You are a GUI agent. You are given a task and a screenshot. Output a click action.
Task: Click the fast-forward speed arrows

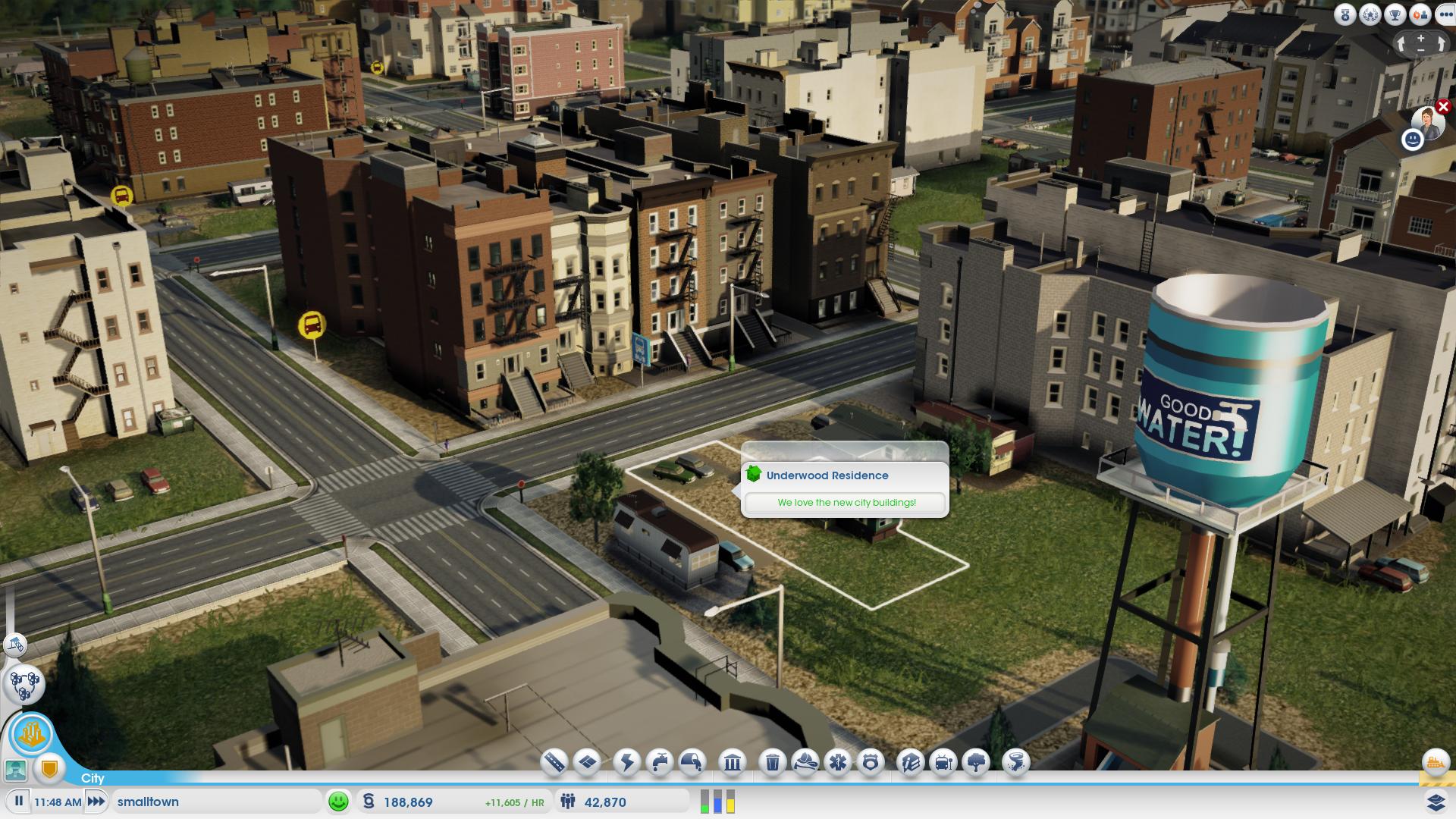[96, 801]
